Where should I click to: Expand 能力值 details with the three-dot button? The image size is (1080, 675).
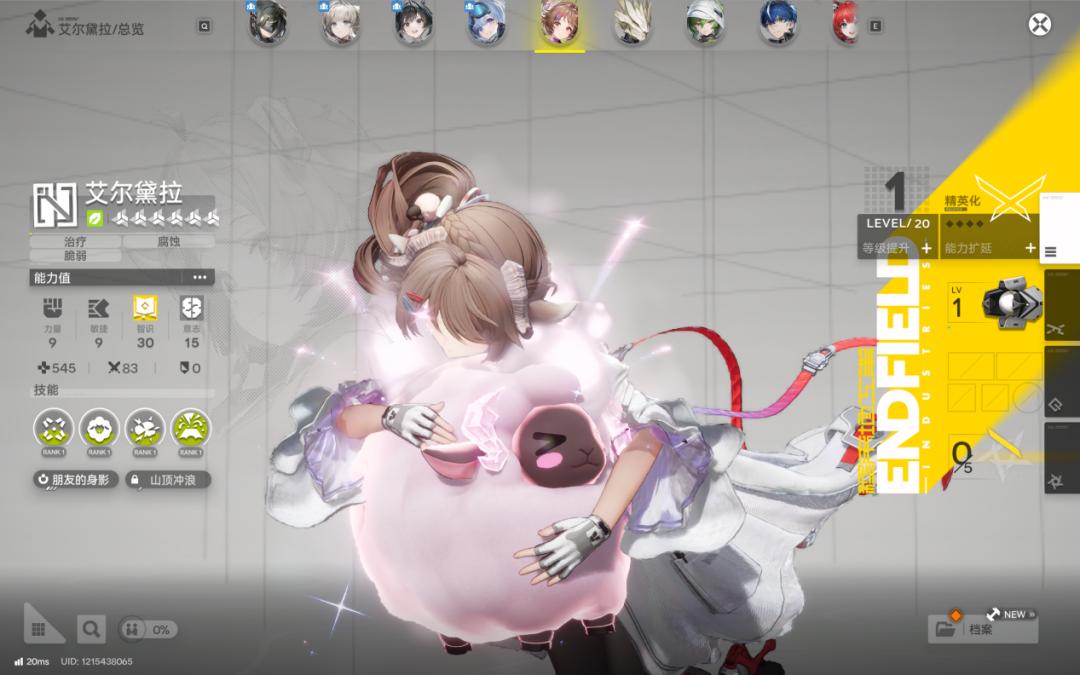click(199, 277)
